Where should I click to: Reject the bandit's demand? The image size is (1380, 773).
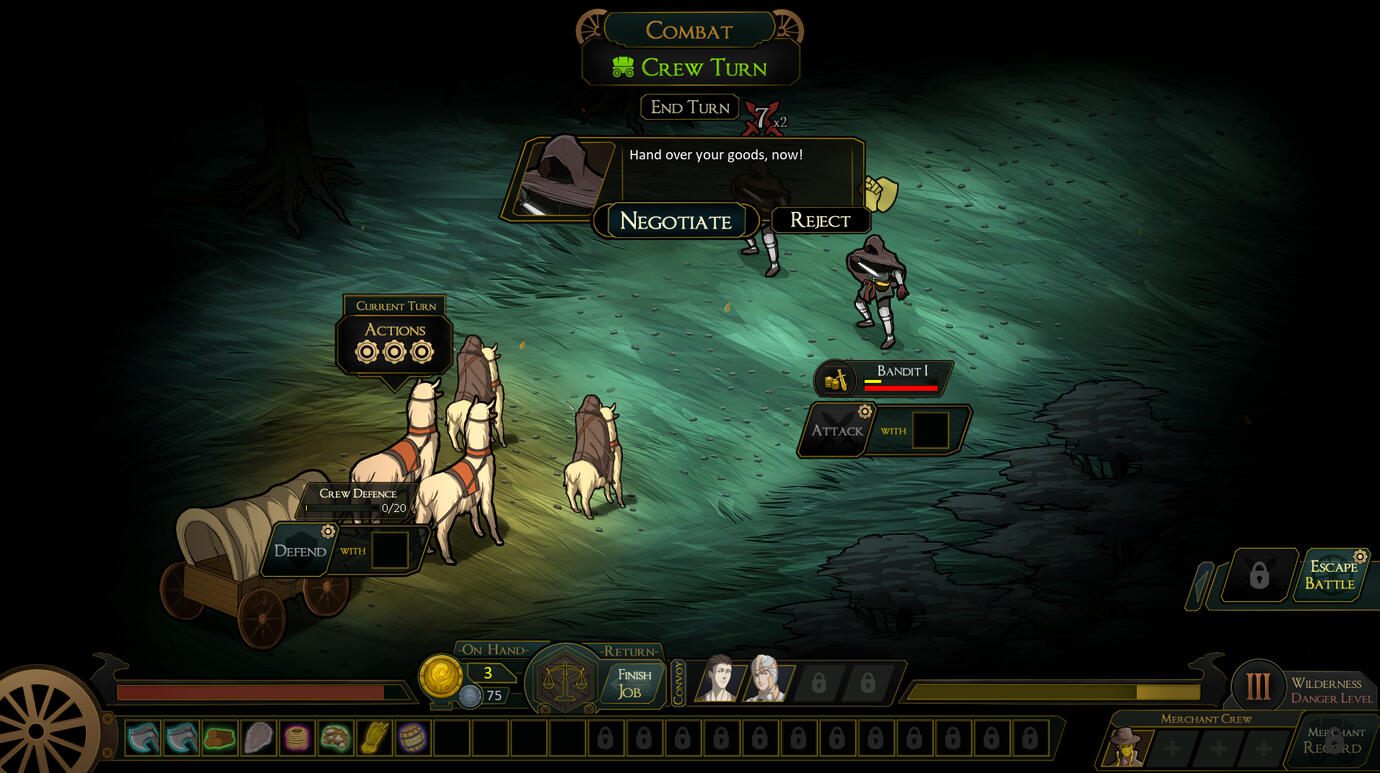[x=820, y=220]
